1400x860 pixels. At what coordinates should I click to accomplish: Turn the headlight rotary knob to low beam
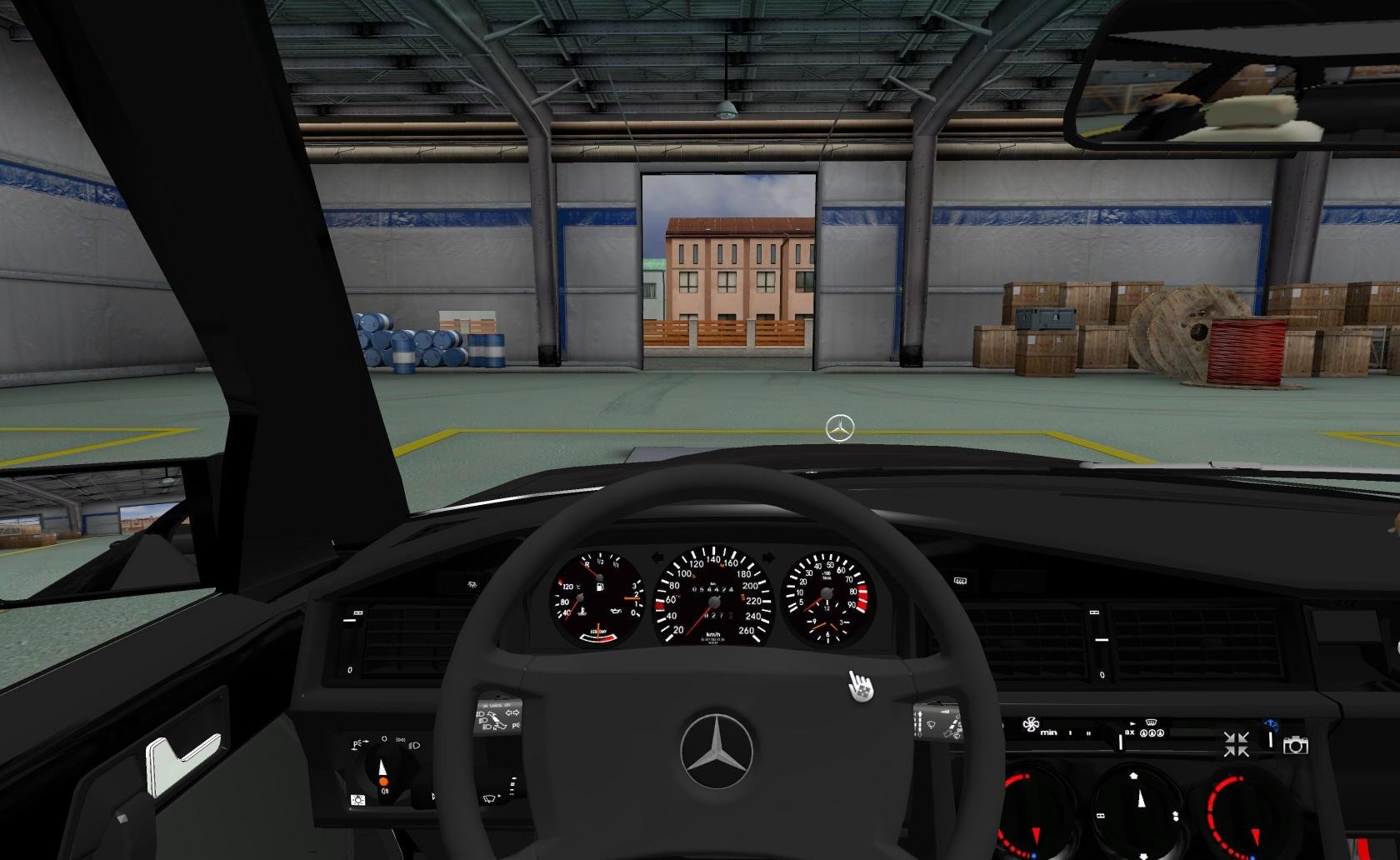point(414,746)
